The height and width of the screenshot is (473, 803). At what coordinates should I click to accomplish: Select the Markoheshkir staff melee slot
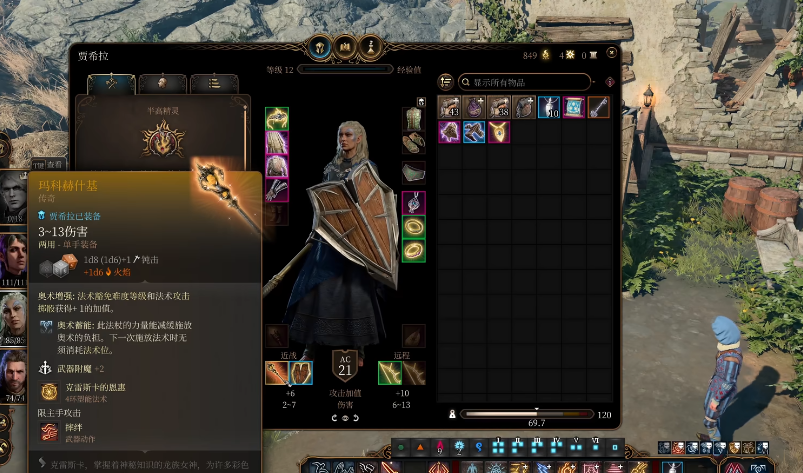[x=277, y=373]
